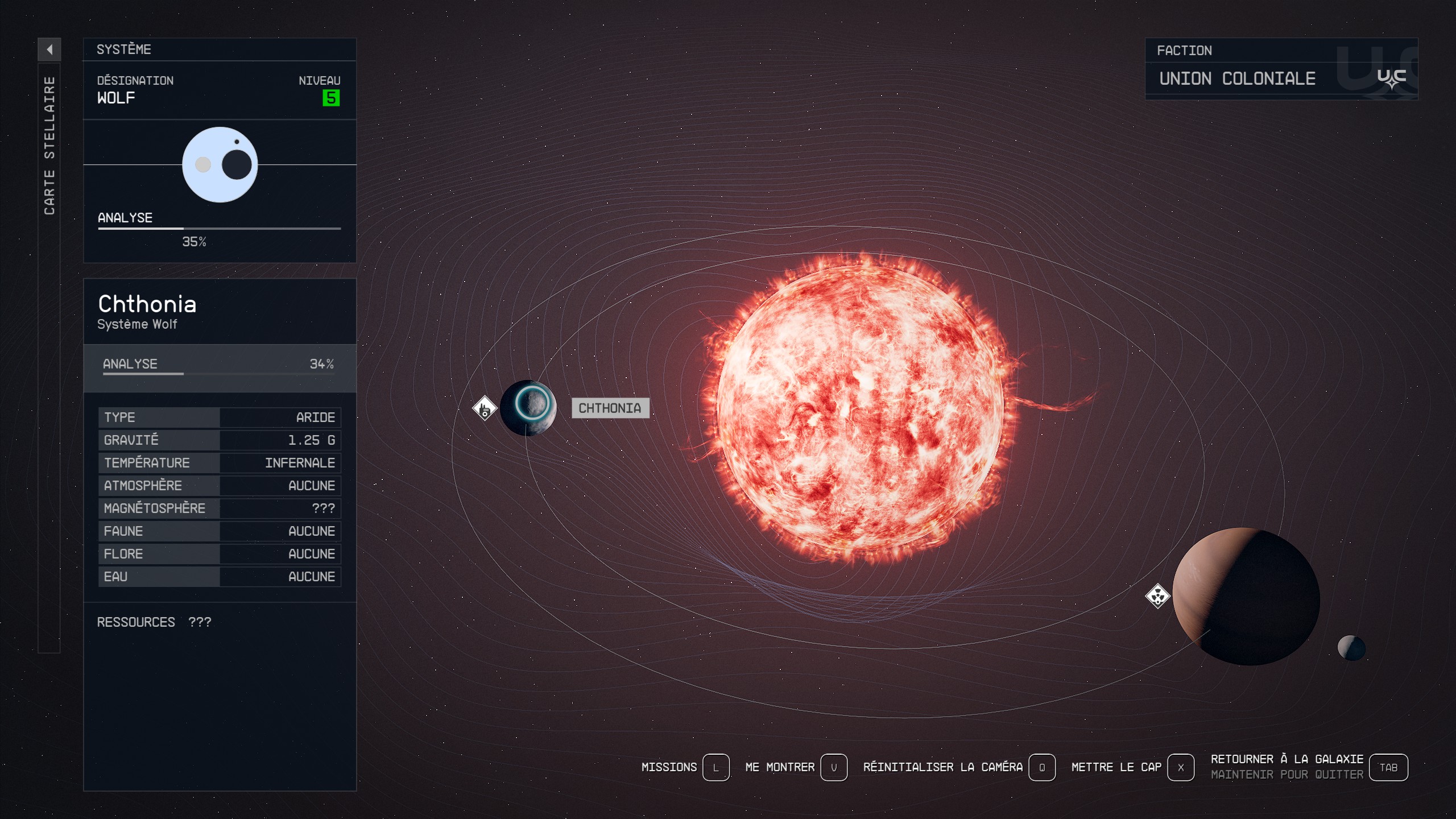
Task: Select the large brown gas giant planet
Action: 1246,596
